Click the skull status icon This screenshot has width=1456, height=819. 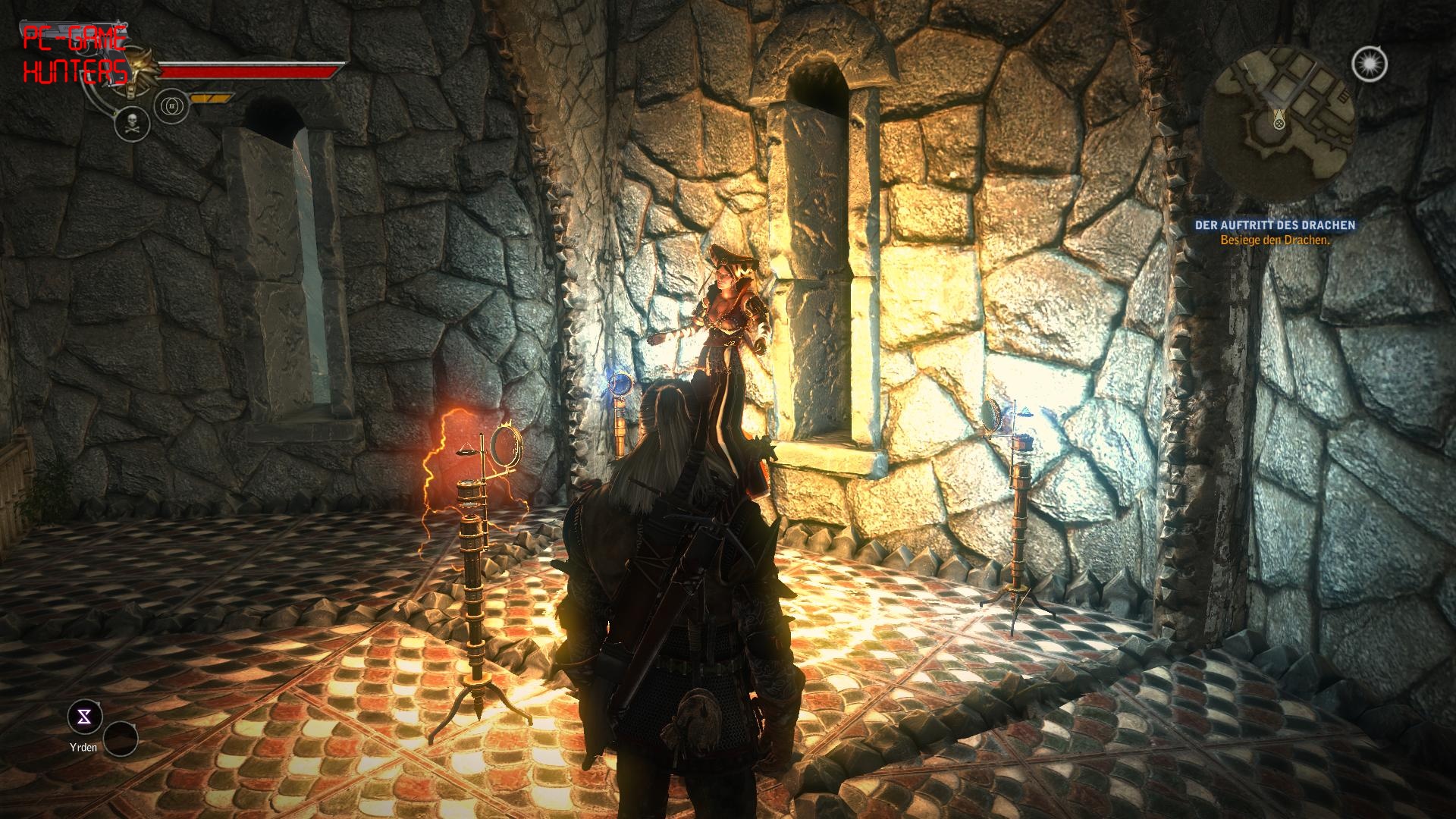pyautogui.click(x=132, y=123)
